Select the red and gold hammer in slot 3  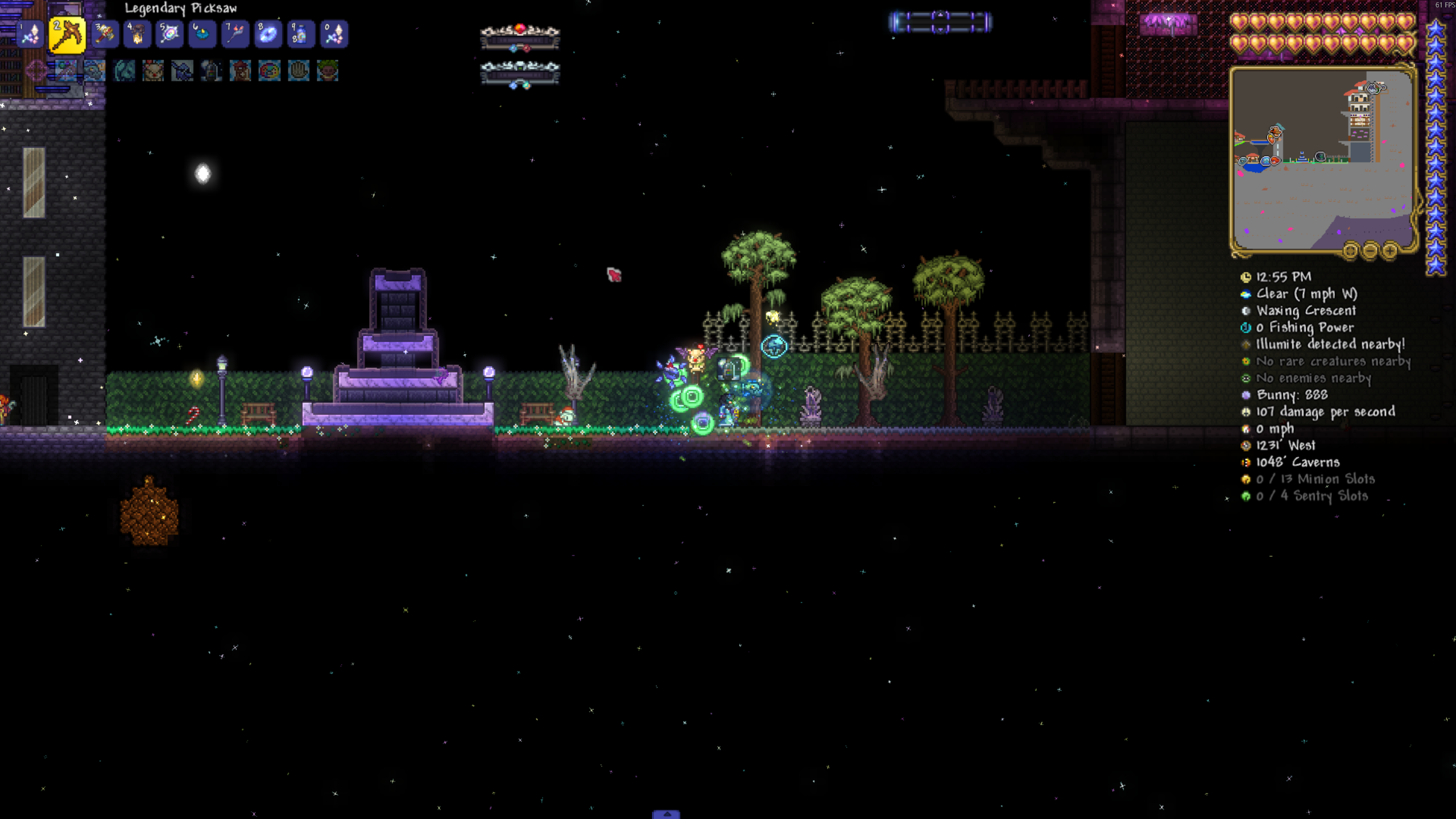pyautogui.click(x=105, y=35)
